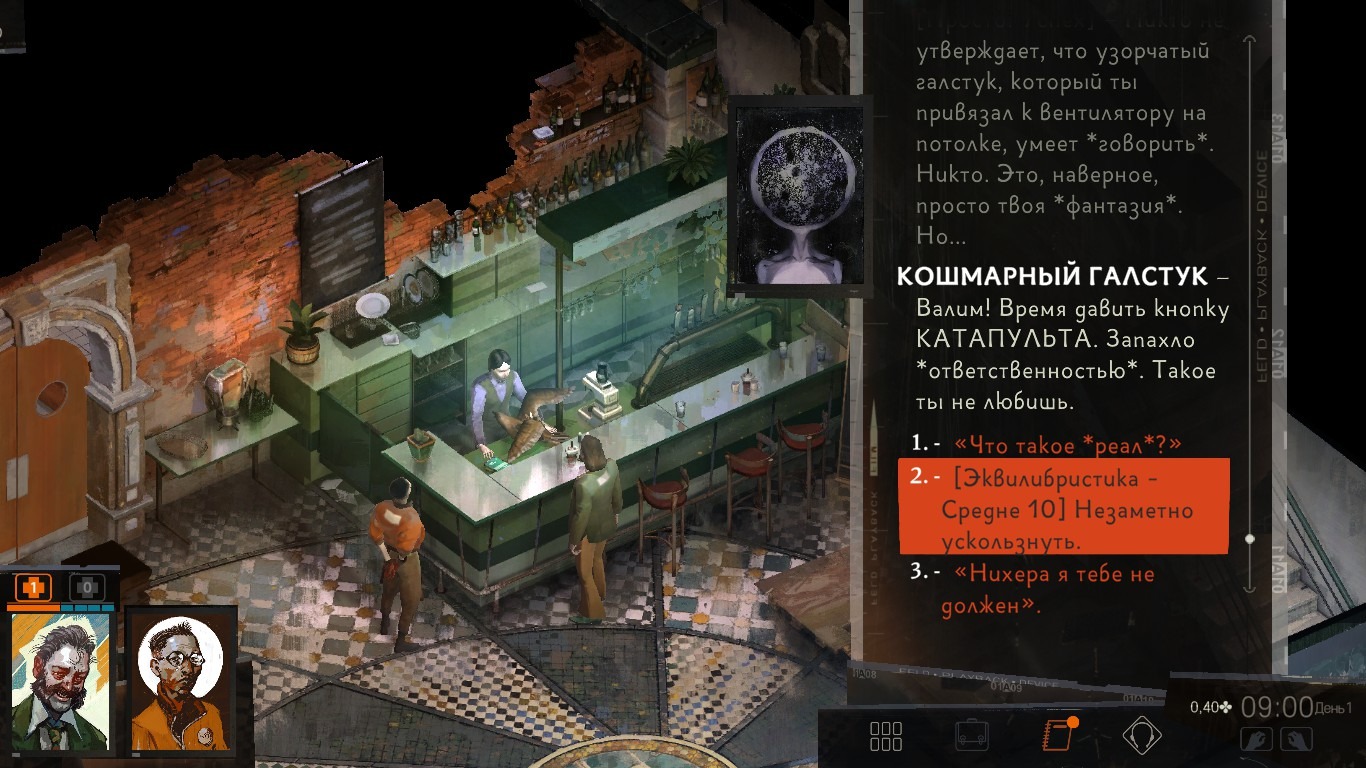Screen dimensions: 1366x768
Task: Click the bespectacled partner portrait in orange jacket
Action: [182, 682]
